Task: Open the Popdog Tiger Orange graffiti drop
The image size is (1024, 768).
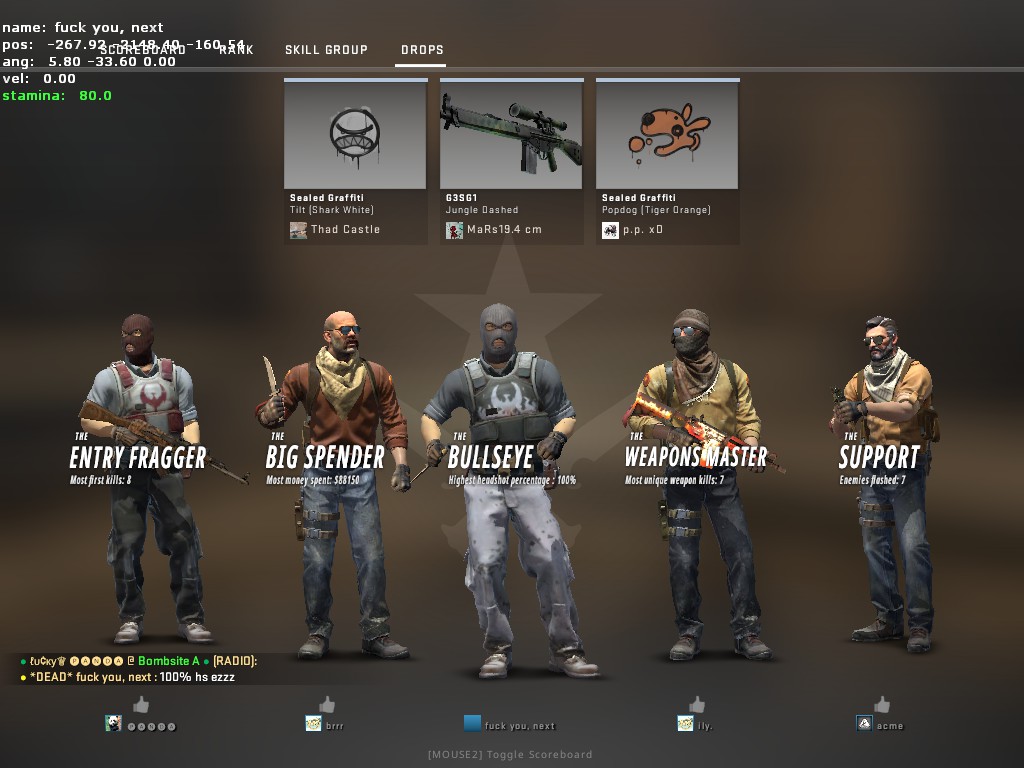Action: (667, 134)
